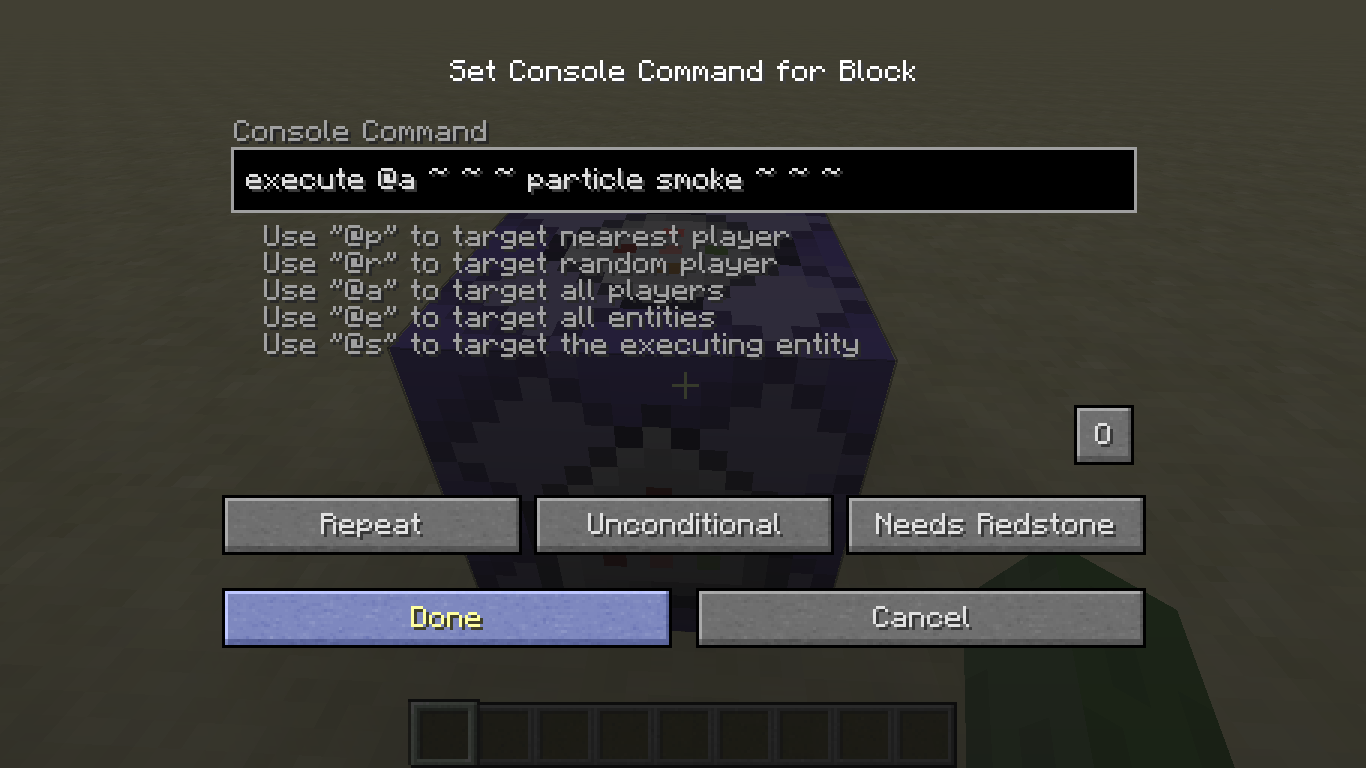Select the first hotbar slot
Image resolution: width=1366 pixels, height=768 pixels.
point(443,731)
